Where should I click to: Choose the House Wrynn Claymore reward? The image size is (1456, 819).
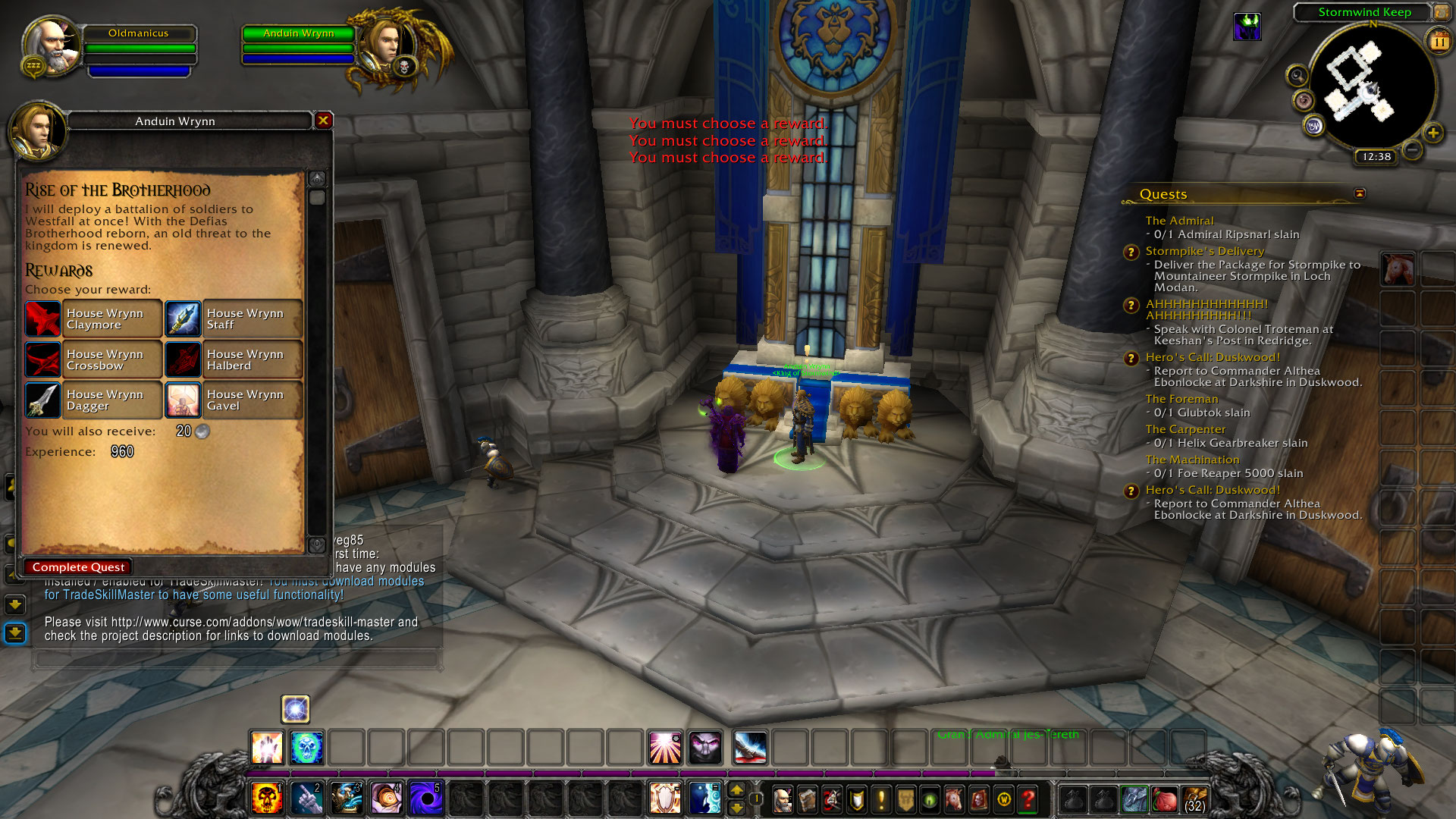(93, 318)
